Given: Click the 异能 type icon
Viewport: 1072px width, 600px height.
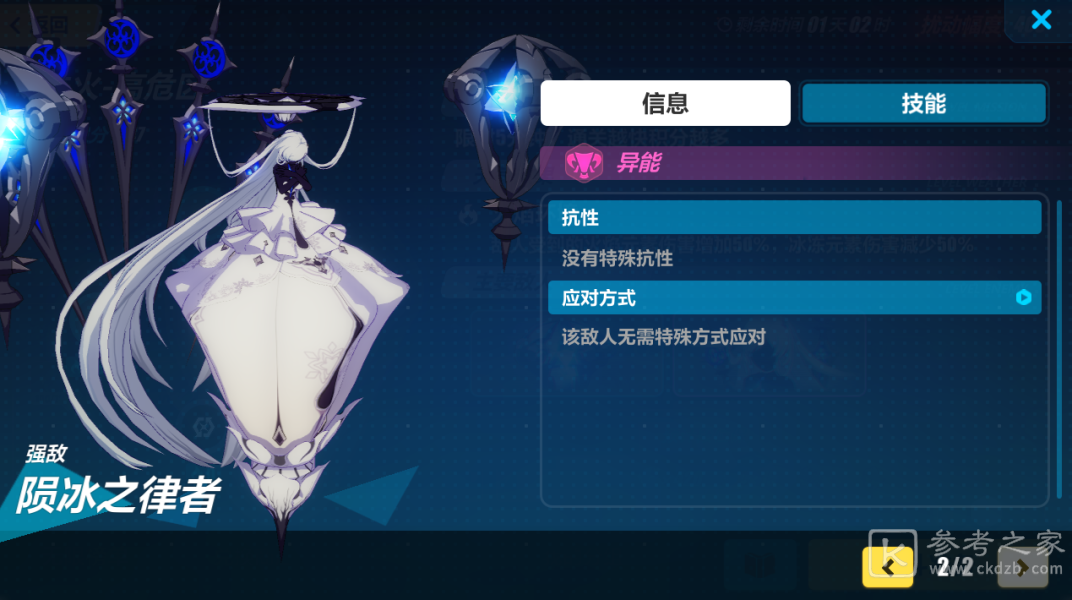Looking at the screenshot, I should click(582, 163).
